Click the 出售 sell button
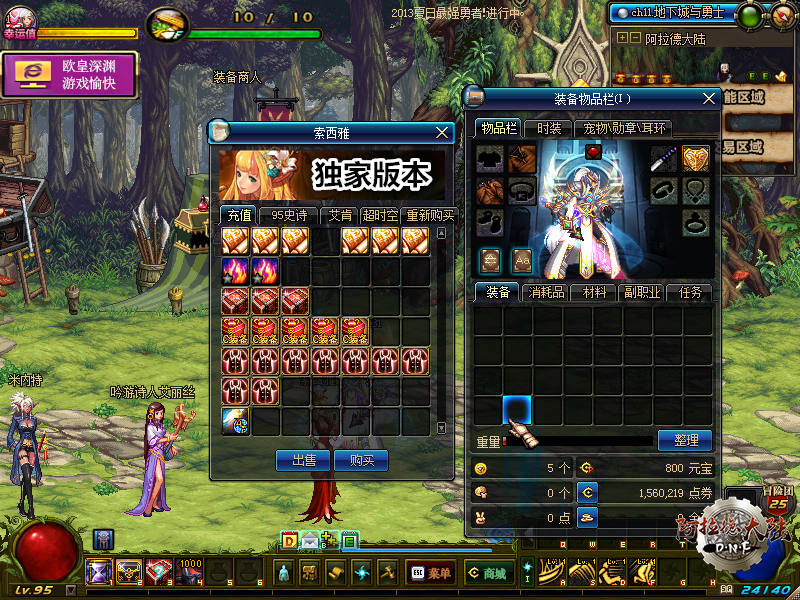800x600 pixels. click(303, 460)
